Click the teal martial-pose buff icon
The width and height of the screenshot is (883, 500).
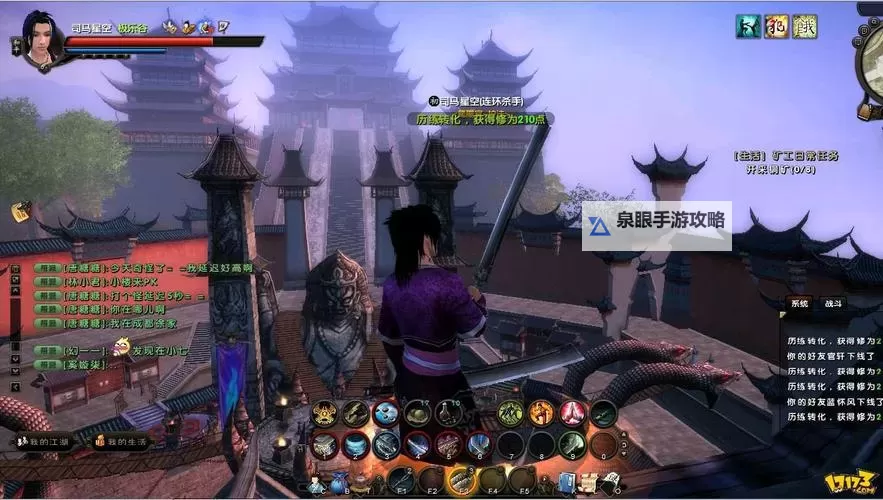pos(748,27)
